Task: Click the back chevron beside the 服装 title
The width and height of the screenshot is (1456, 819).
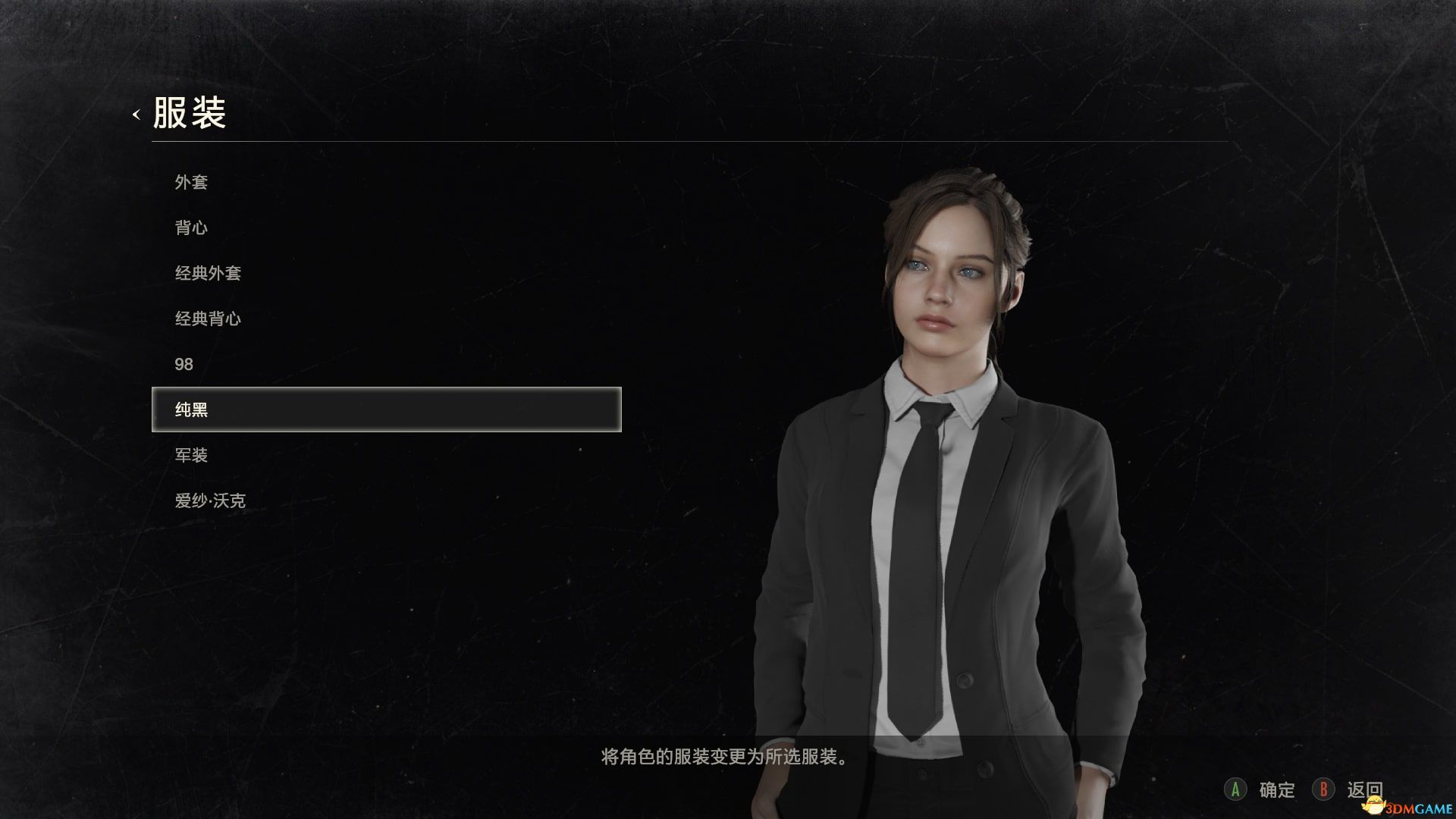Action: click(x=135, y=115)
